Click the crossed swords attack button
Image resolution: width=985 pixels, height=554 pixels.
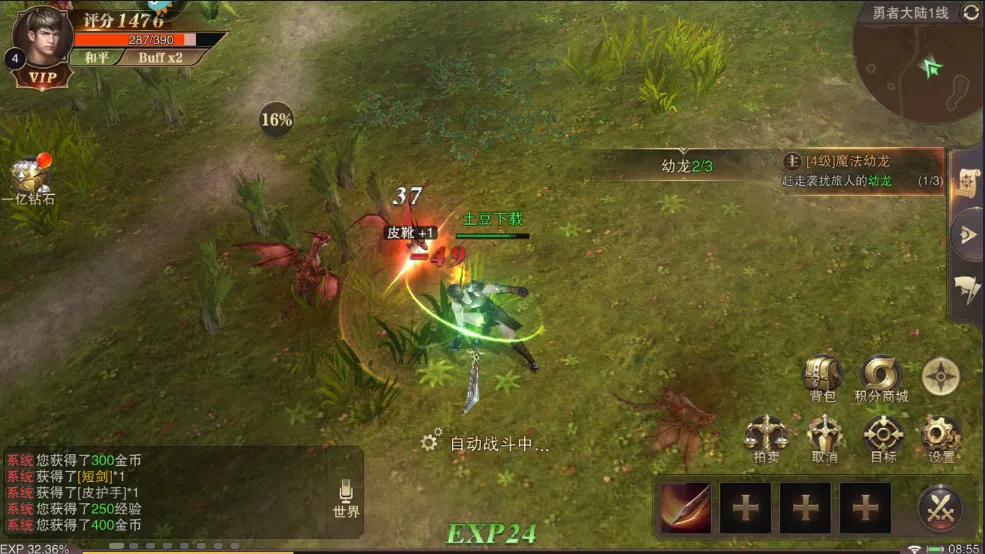coord(940,508)
